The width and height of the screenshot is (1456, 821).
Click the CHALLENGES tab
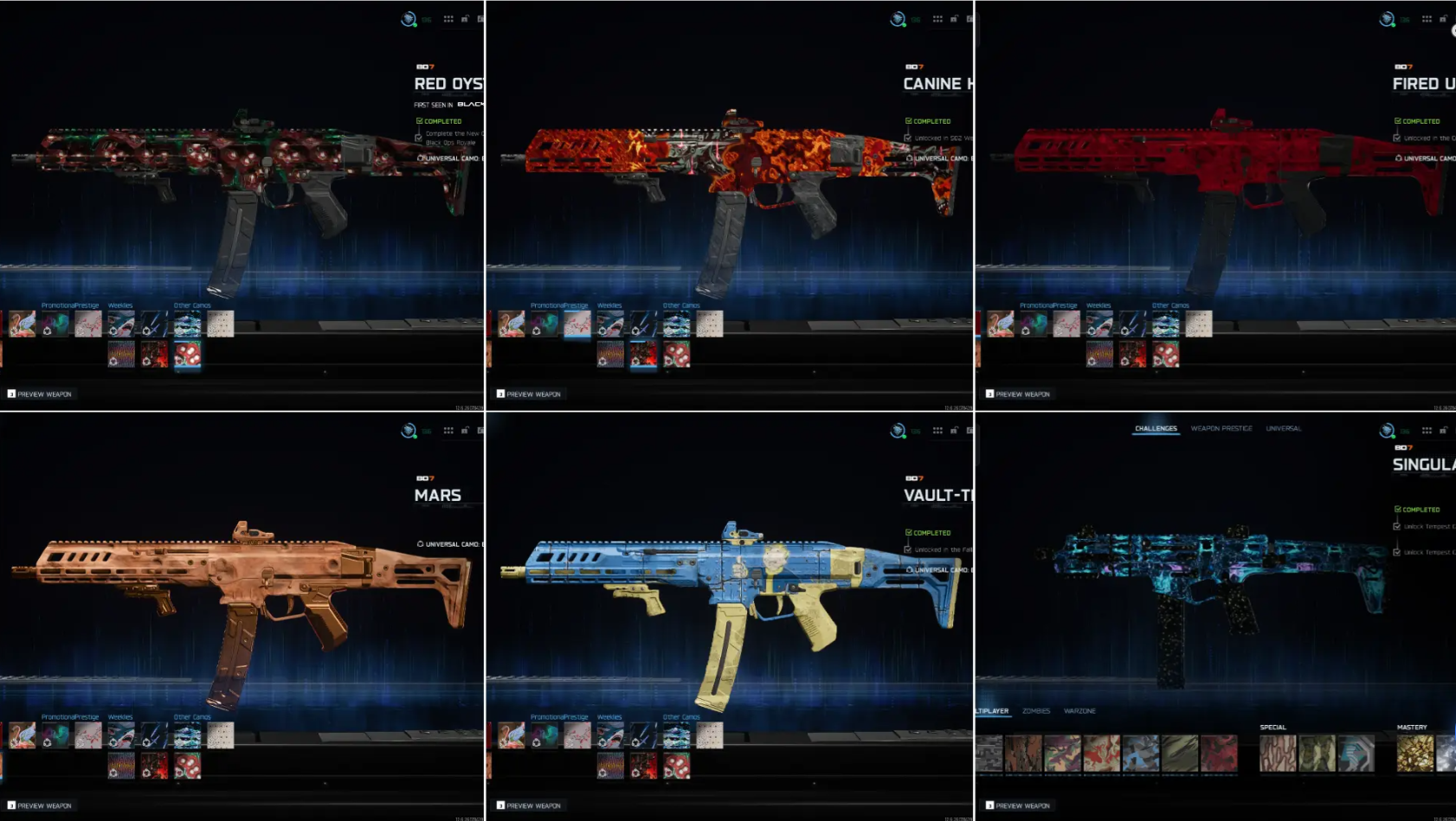(x=1156, y=429)
